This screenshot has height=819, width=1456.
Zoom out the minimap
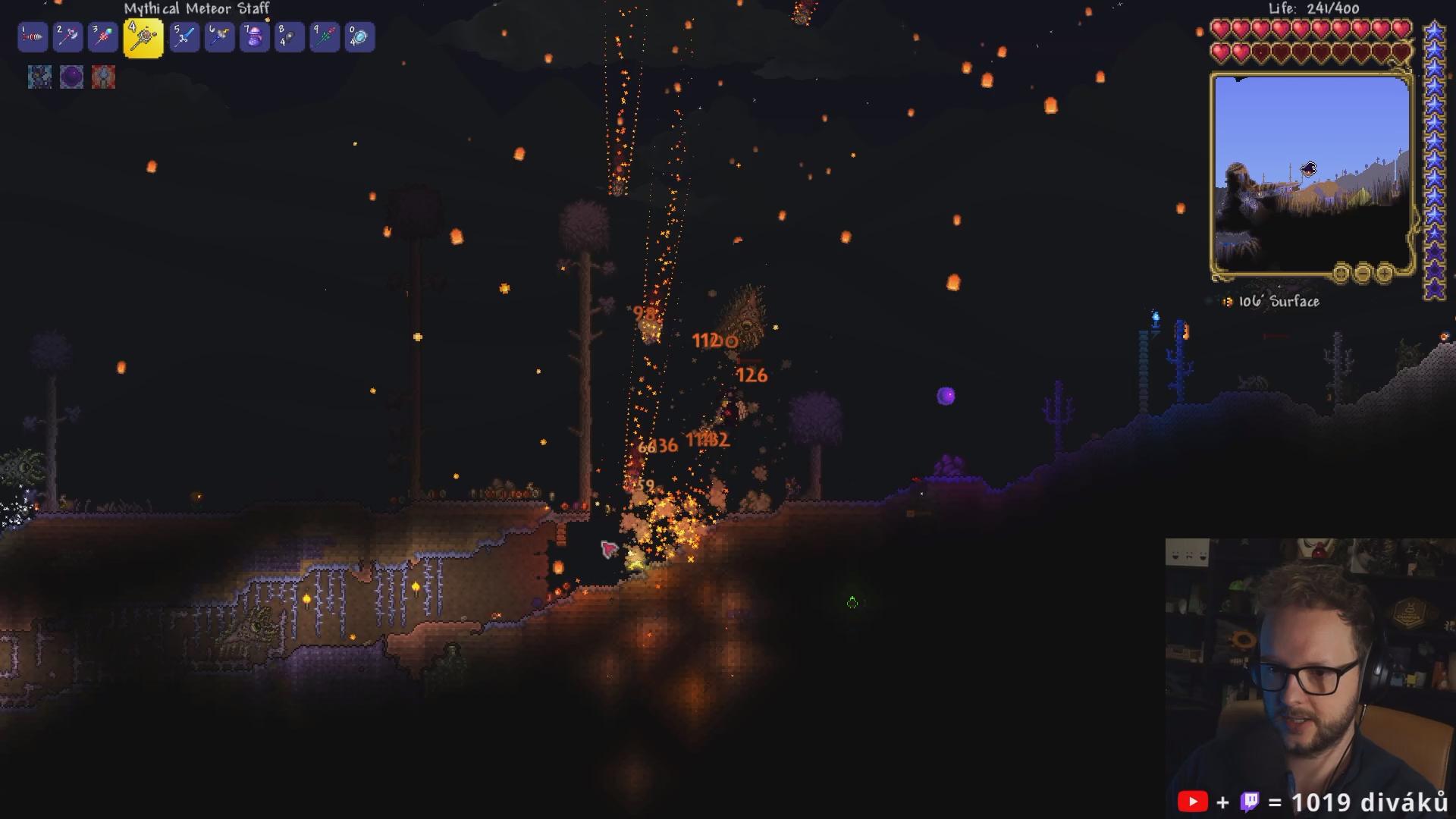coord(1363,272)
